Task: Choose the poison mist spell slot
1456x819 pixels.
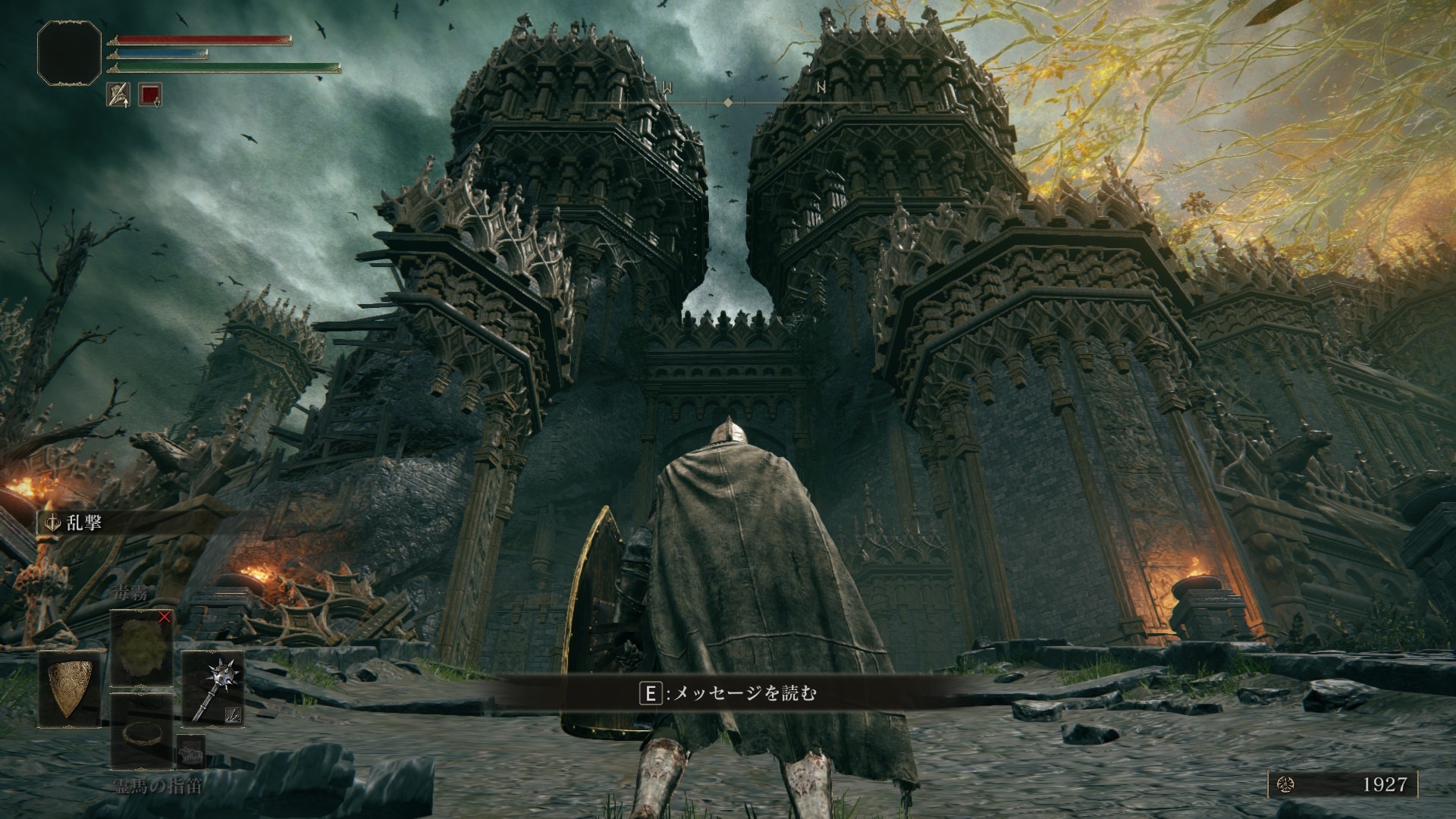Action: point(141,648)
